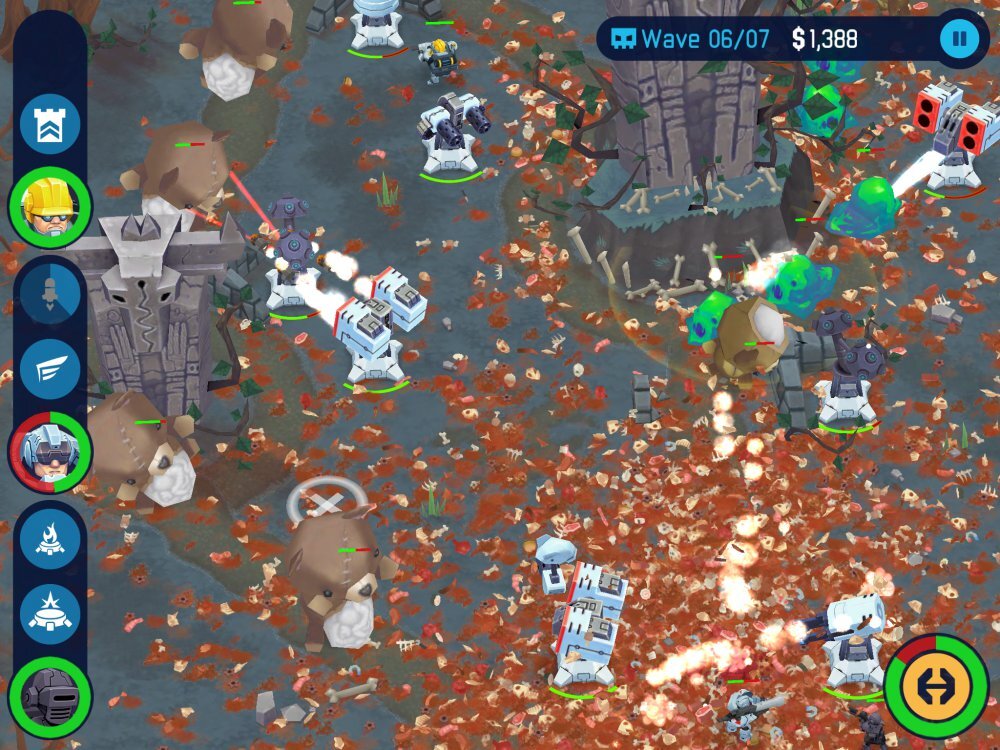Activate the campfire ability
This screenshot has height=750, width=1000.
click(50, 536)
